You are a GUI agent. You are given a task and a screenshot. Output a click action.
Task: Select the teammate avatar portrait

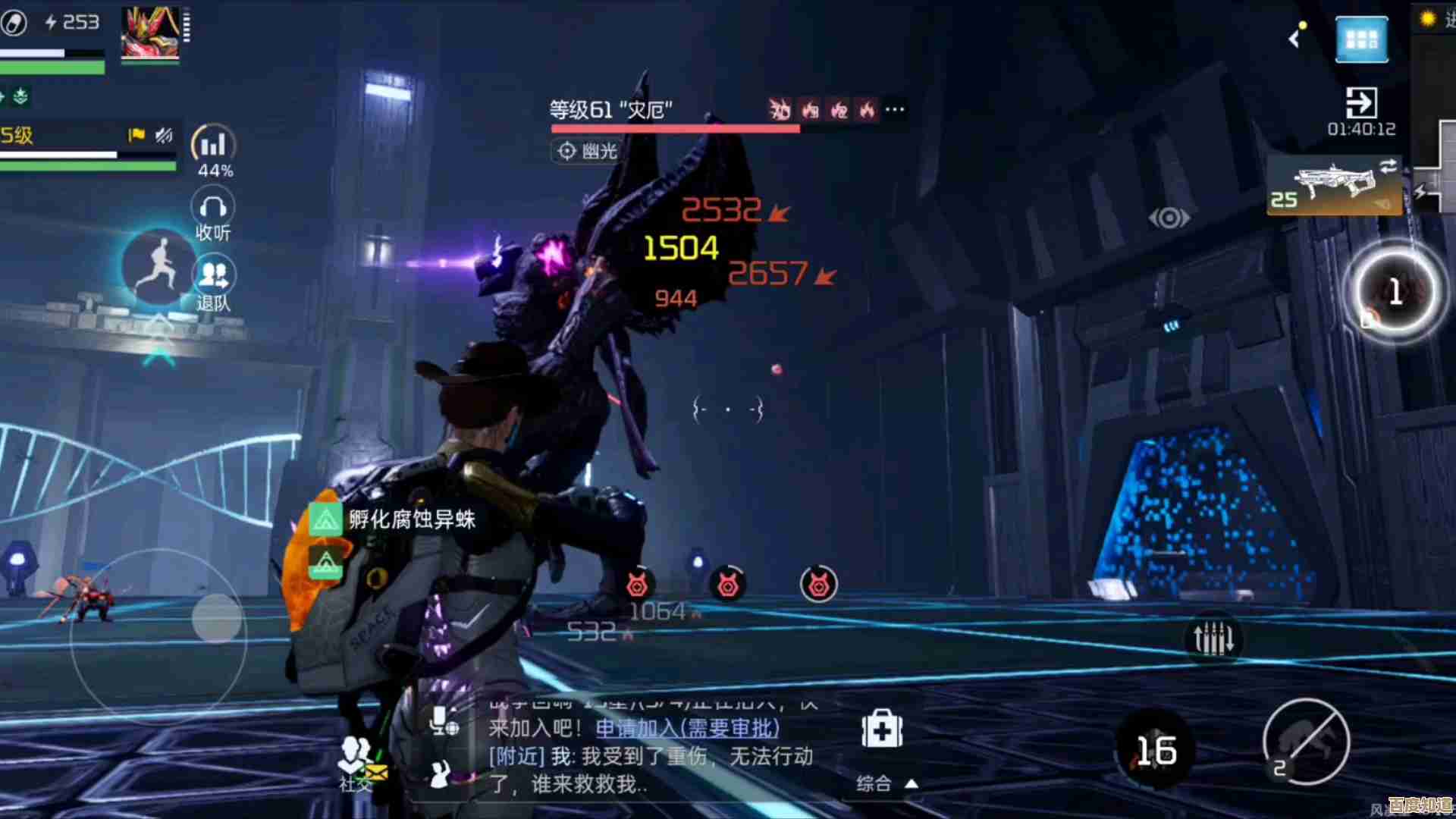(x=151, y=32)
